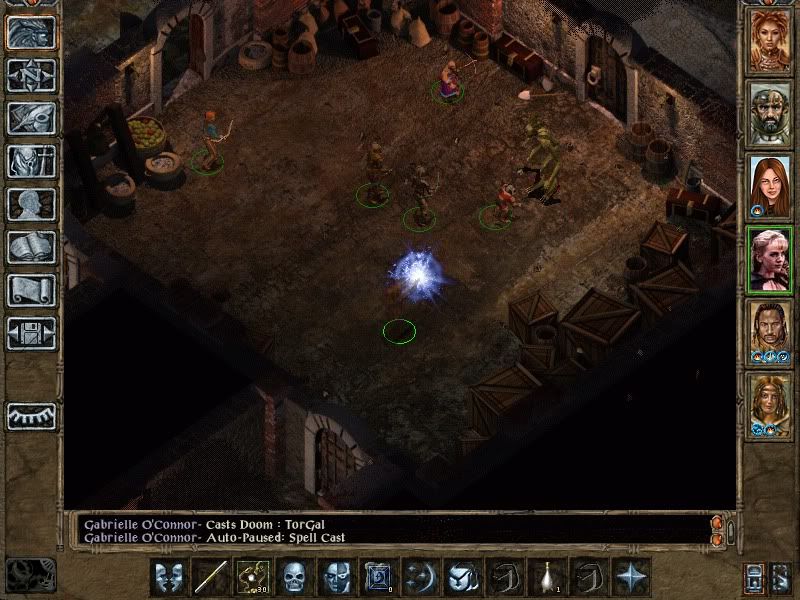Use the potion flask quick item
This screenshot has height=600, width=800.
(548, 577)
